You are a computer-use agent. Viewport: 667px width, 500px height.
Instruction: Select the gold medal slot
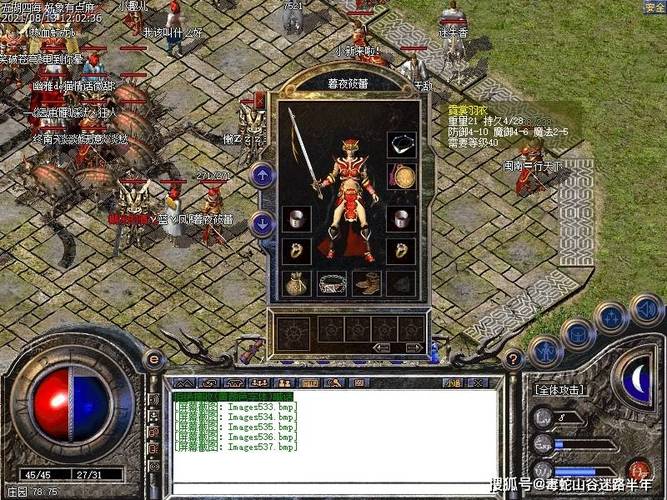(401, 178)
